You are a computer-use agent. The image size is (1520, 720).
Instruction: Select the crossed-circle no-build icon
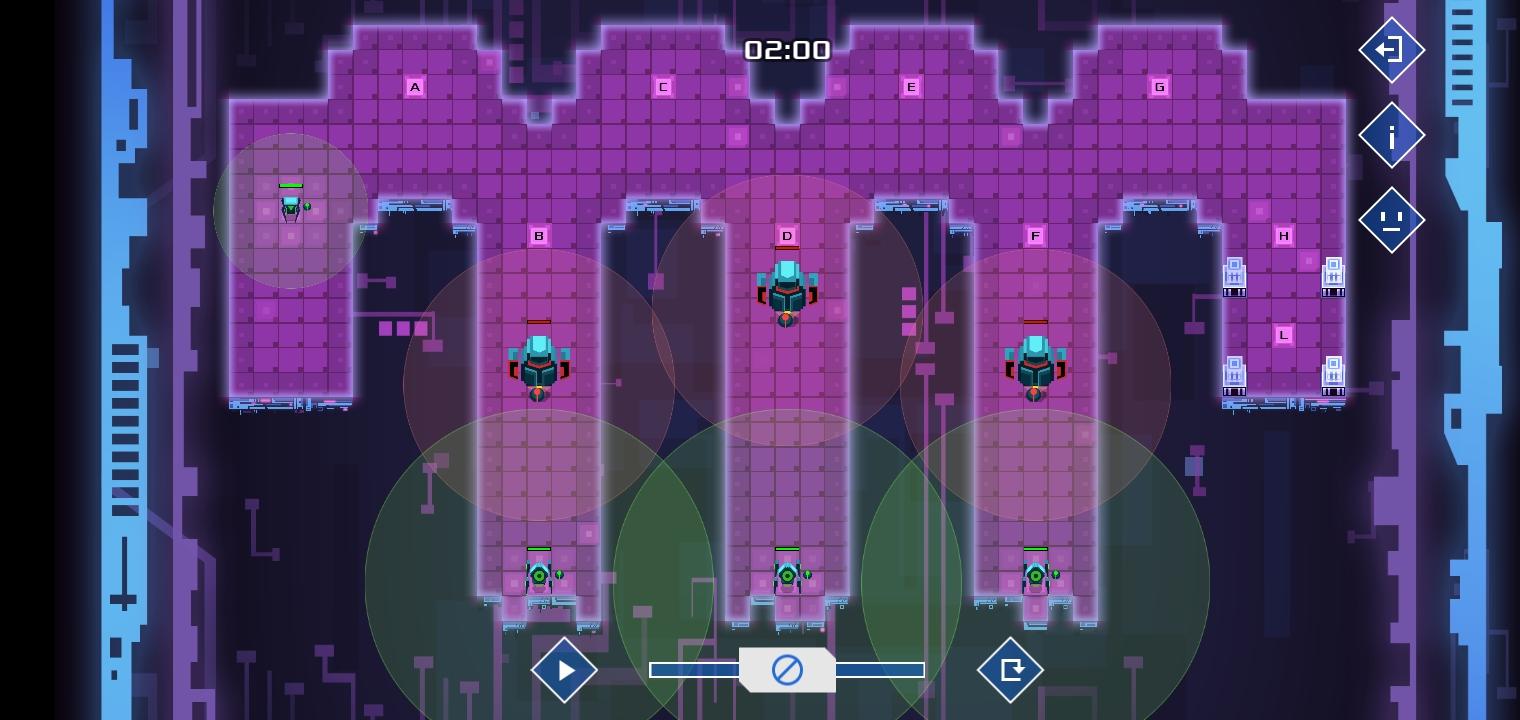point(787,670)
